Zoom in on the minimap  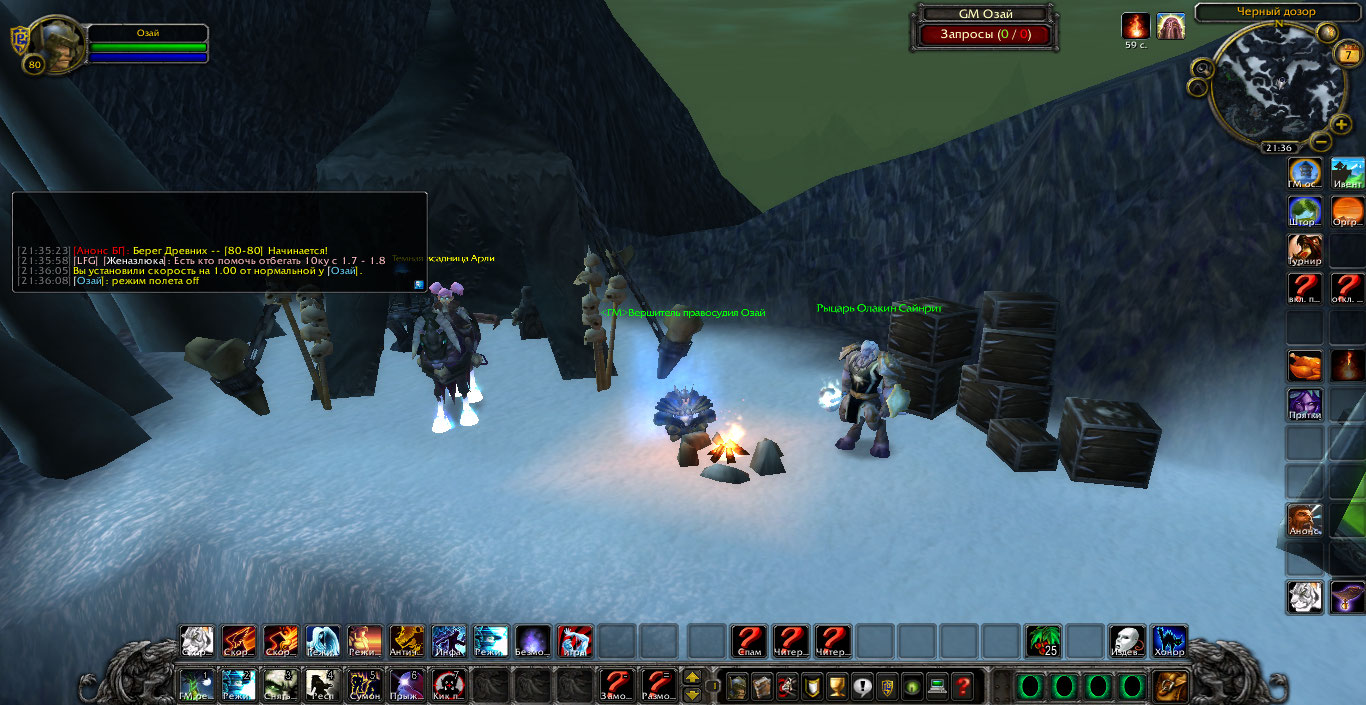[1340, 125]
